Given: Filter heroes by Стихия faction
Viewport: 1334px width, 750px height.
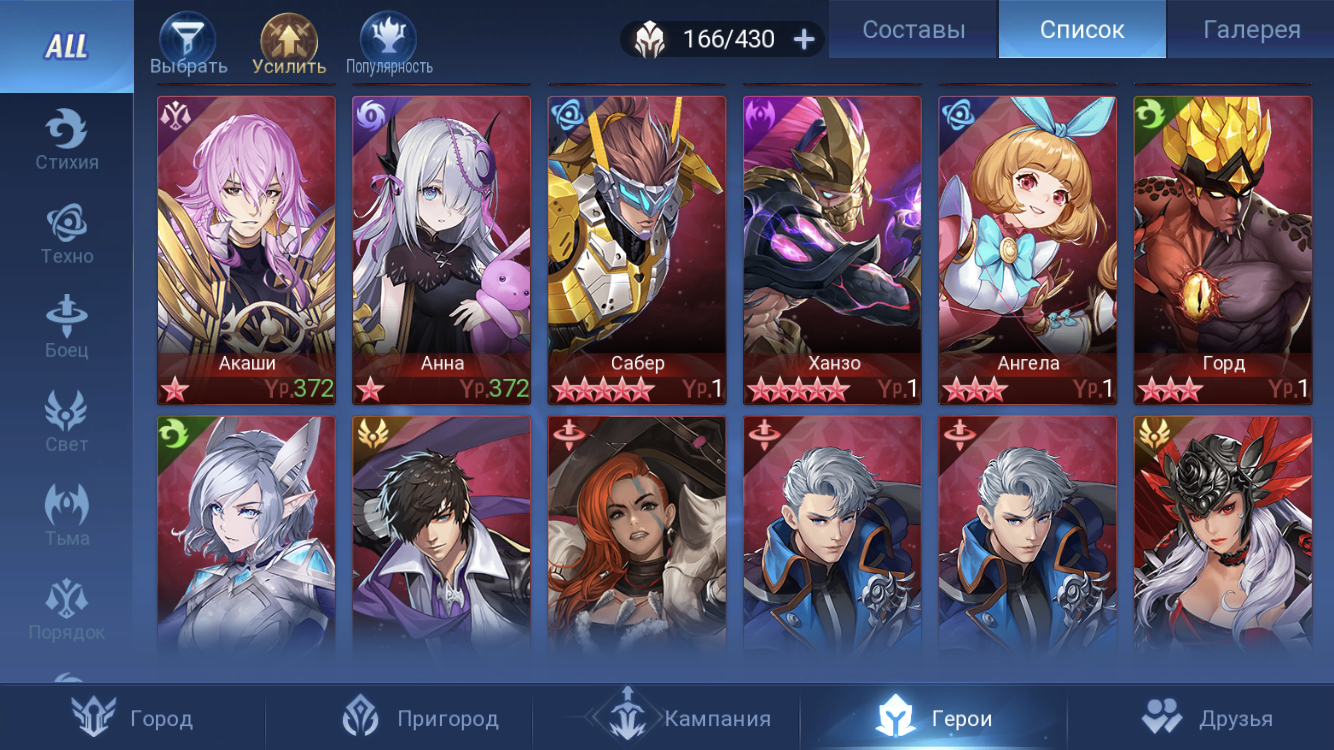Looking at the screenshot, I should [66, 140].
